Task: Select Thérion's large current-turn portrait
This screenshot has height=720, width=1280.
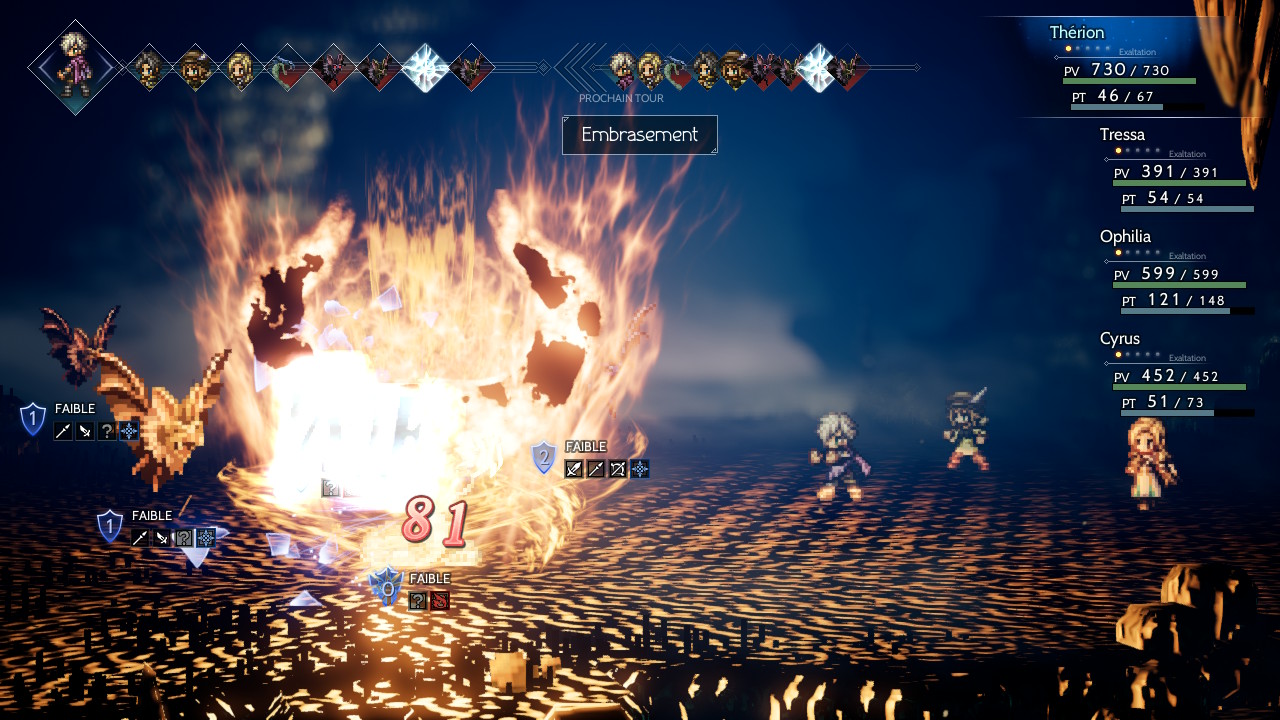Action: point(75,67)
